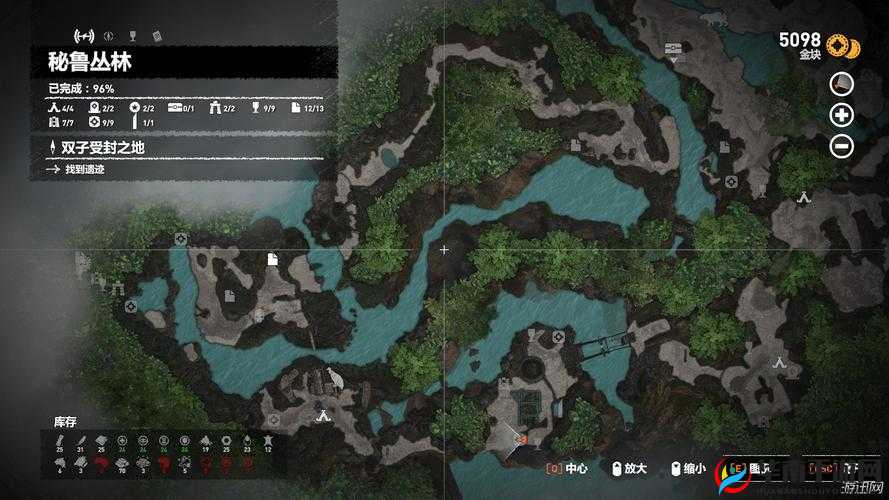Zoom in with the plus button
The image size is (889, 500).
tap(842, 115)
